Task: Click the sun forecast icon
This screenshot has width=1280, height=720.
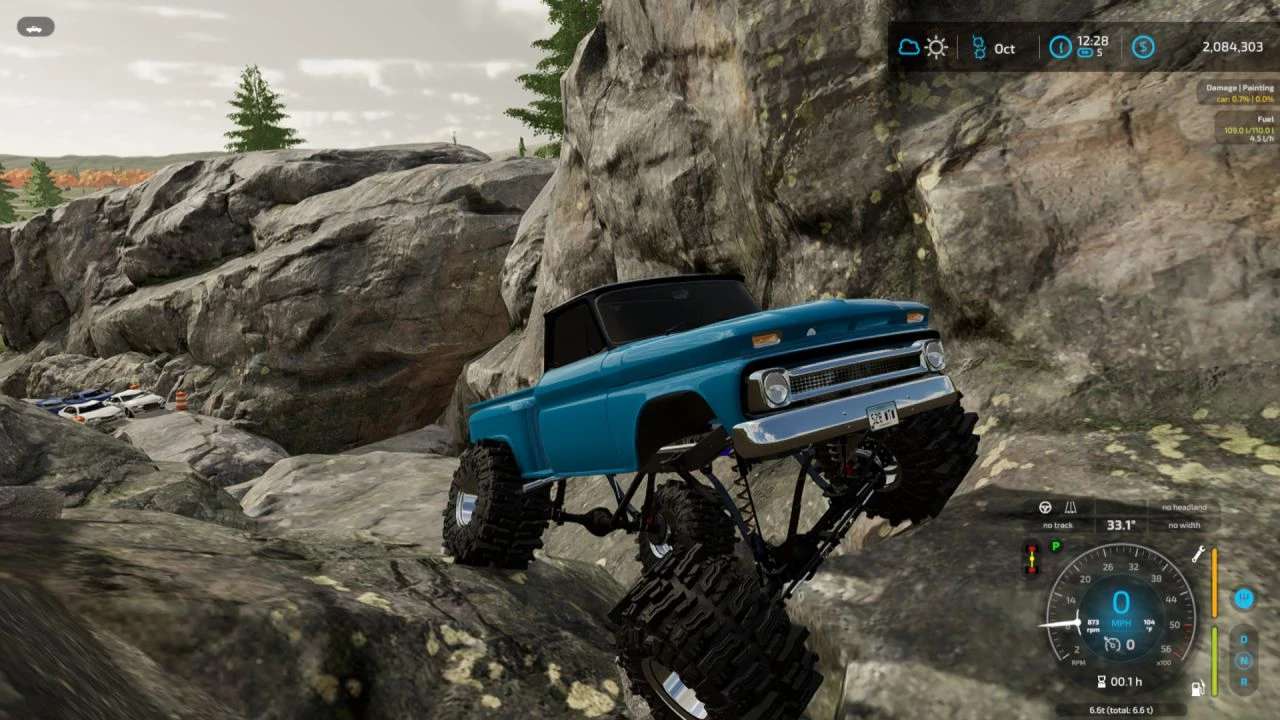Action: coord(936,47)
